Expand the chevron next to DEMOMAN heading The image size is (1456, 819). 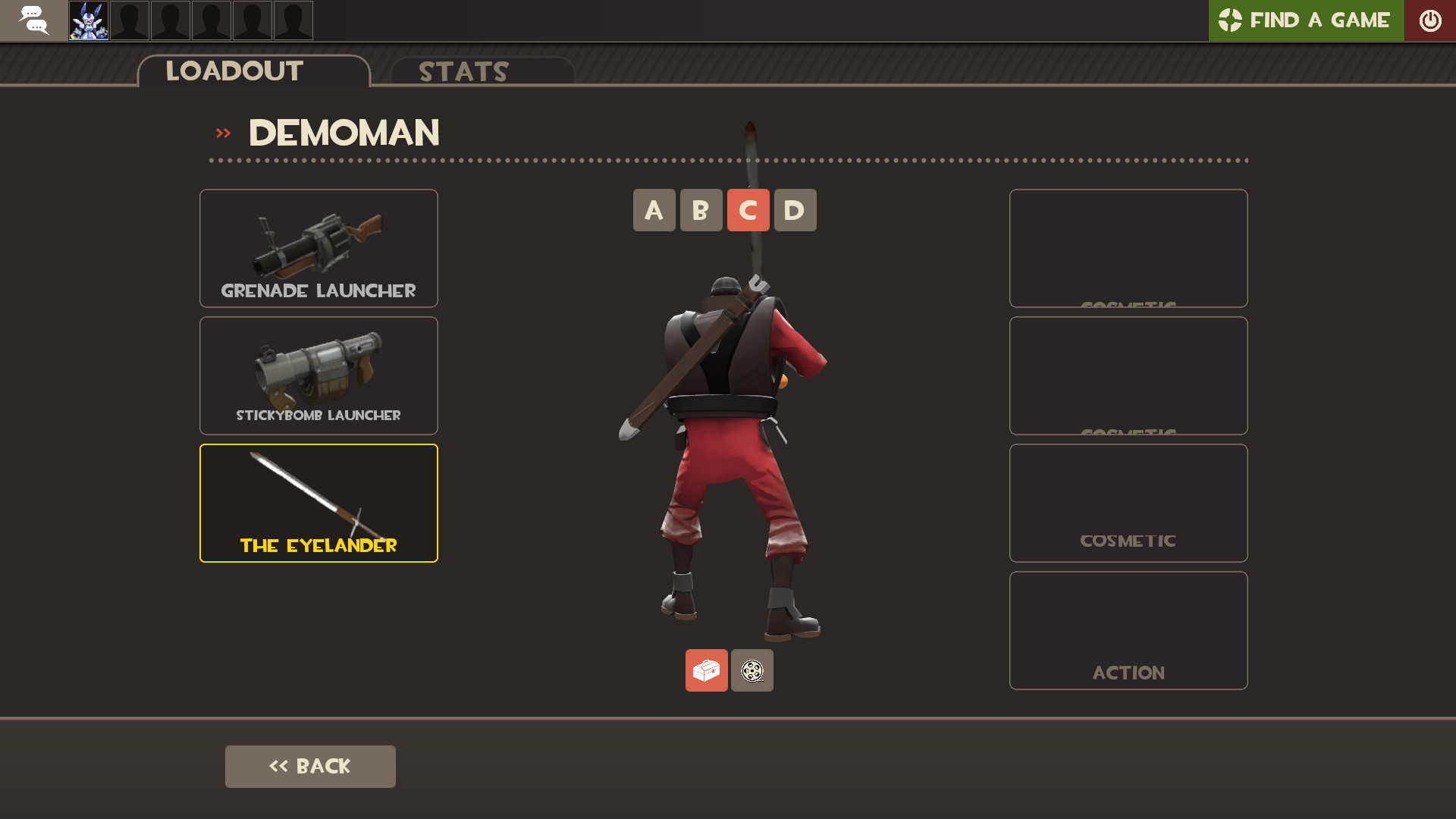pos(223,132)
